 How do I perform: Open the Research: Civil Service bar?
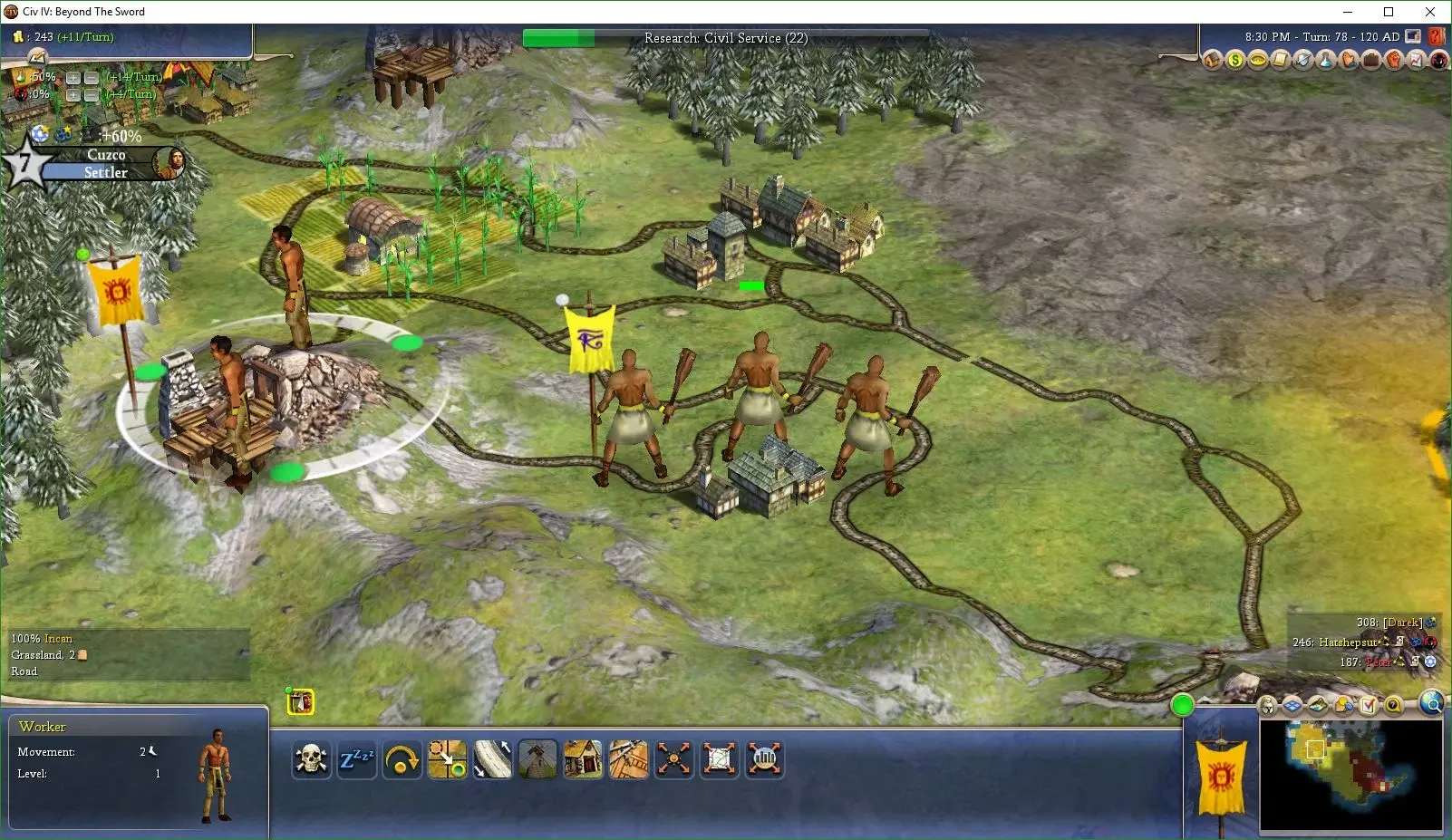pos(725,38)
